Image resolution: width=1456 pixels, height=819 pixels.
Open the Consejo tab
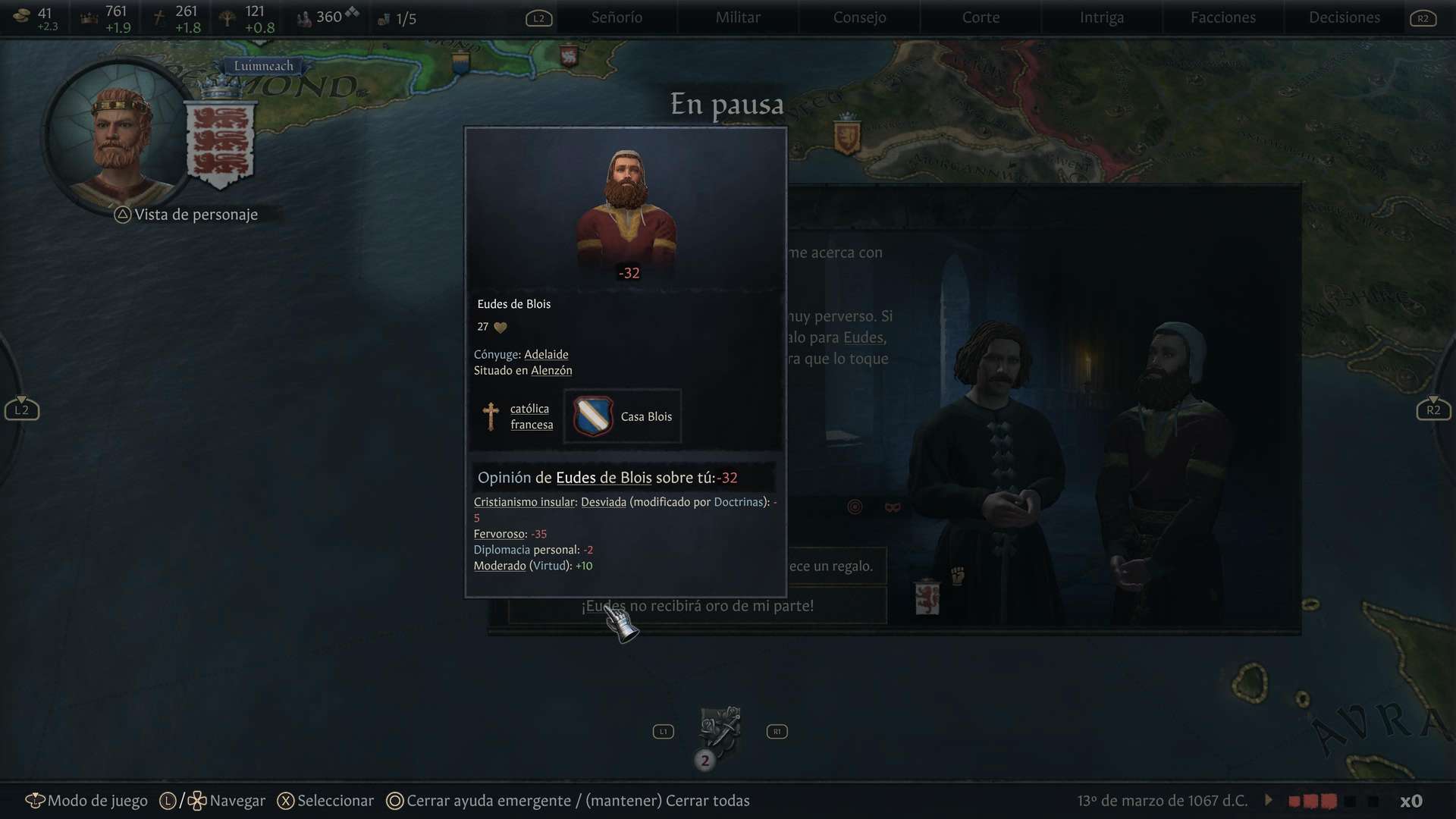(x=859, y=17)
